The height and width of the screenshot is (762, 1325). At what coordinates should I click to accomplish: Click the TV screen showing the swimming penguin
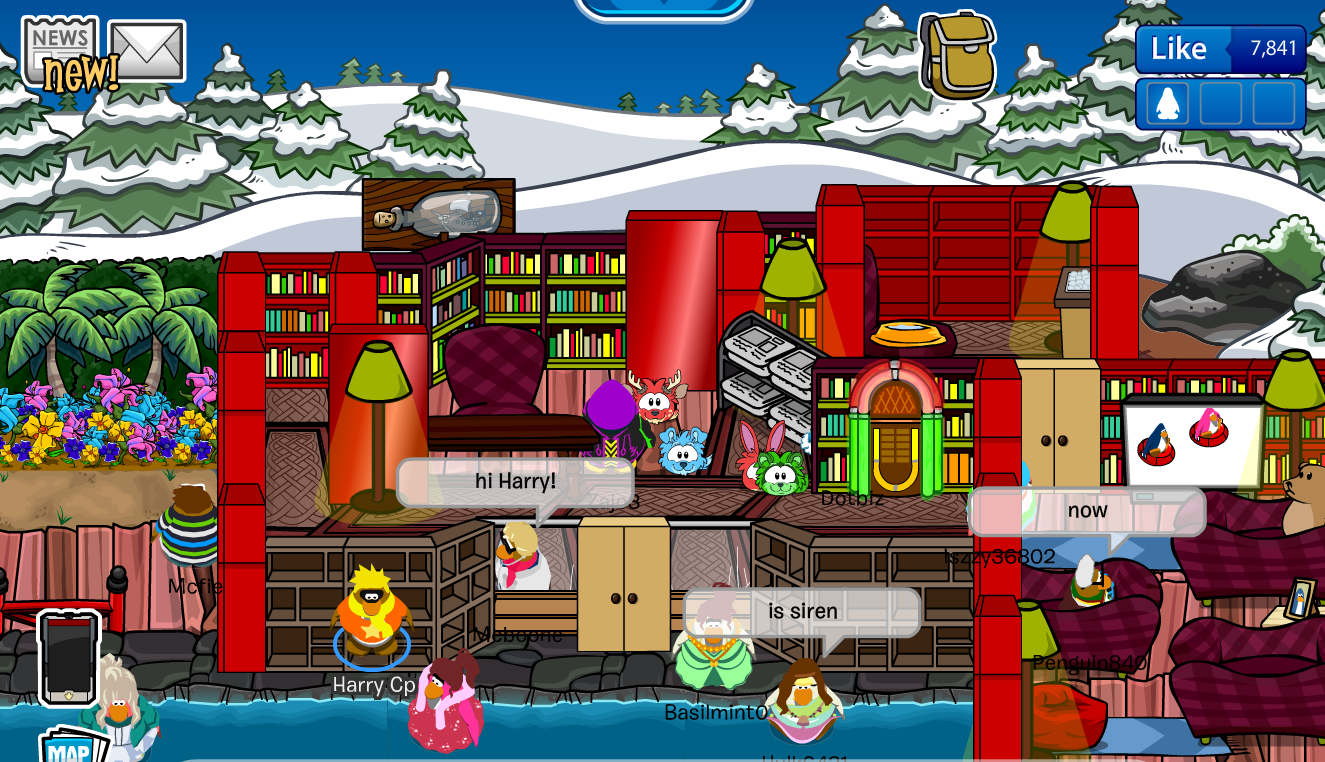point(1189,440)
